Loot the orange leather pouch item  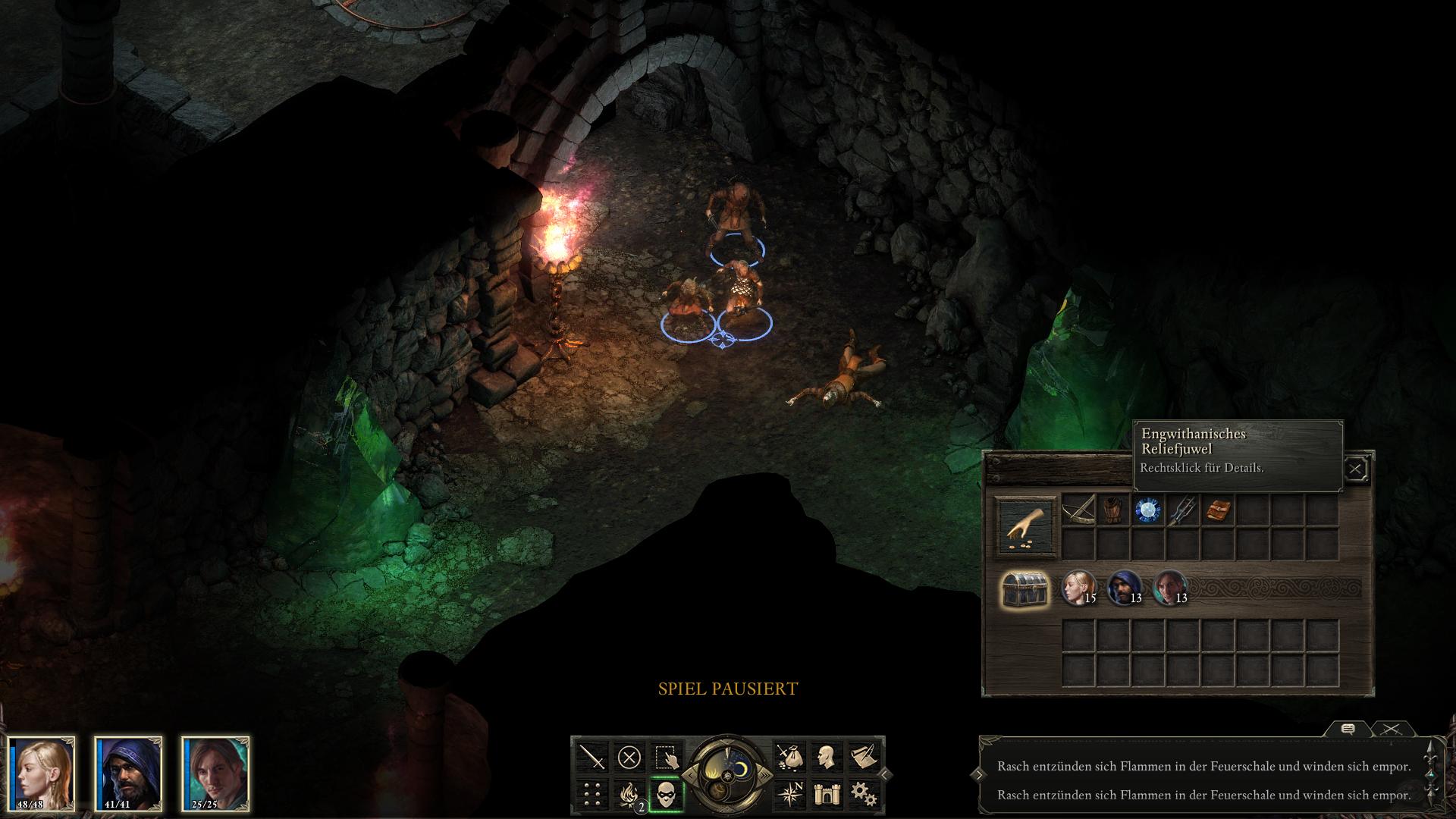(1218, 510)
